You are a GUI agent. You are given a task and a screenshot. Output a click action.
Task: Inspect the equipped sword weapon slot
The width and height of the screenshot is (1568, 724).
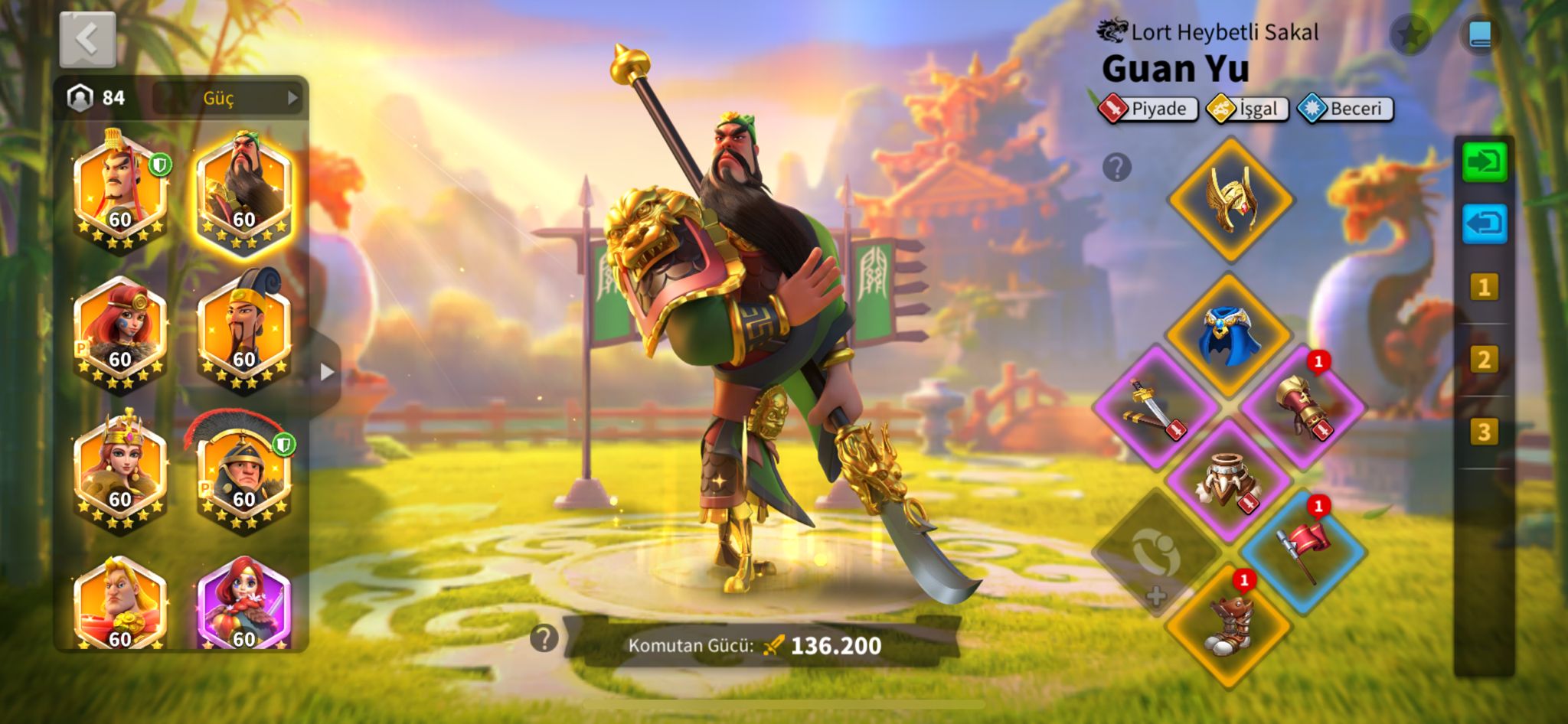point(1155,407)
